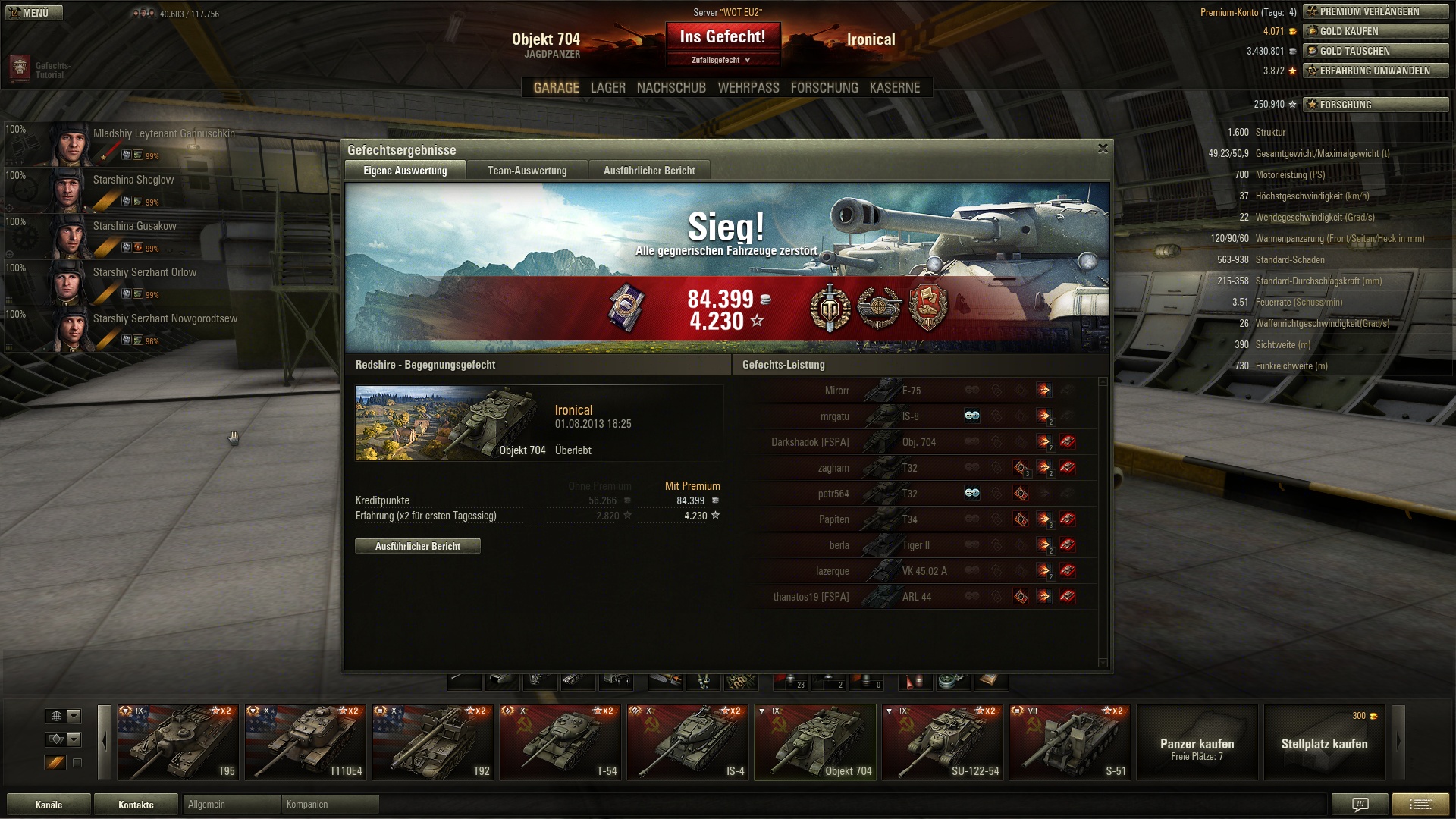Open the Ausführlicher Bericht tab
The height and width of the screenshot is (819, 1456).
[x=649, y=171]
